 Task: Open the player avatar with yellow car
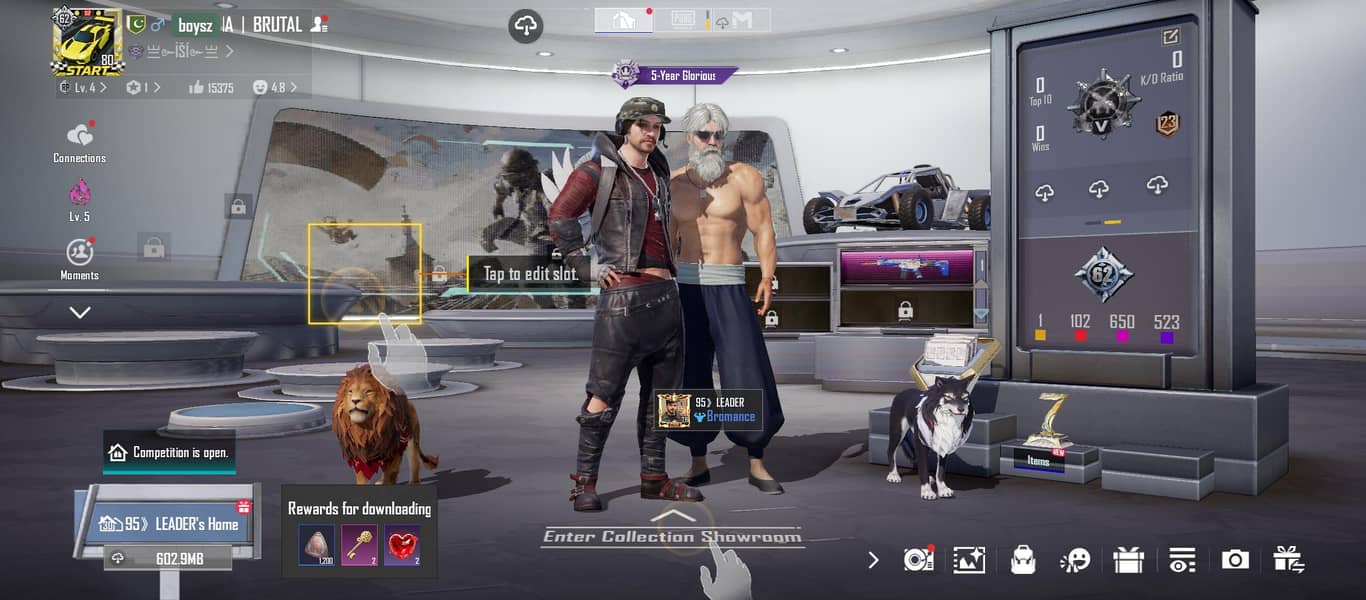(87, 41)
